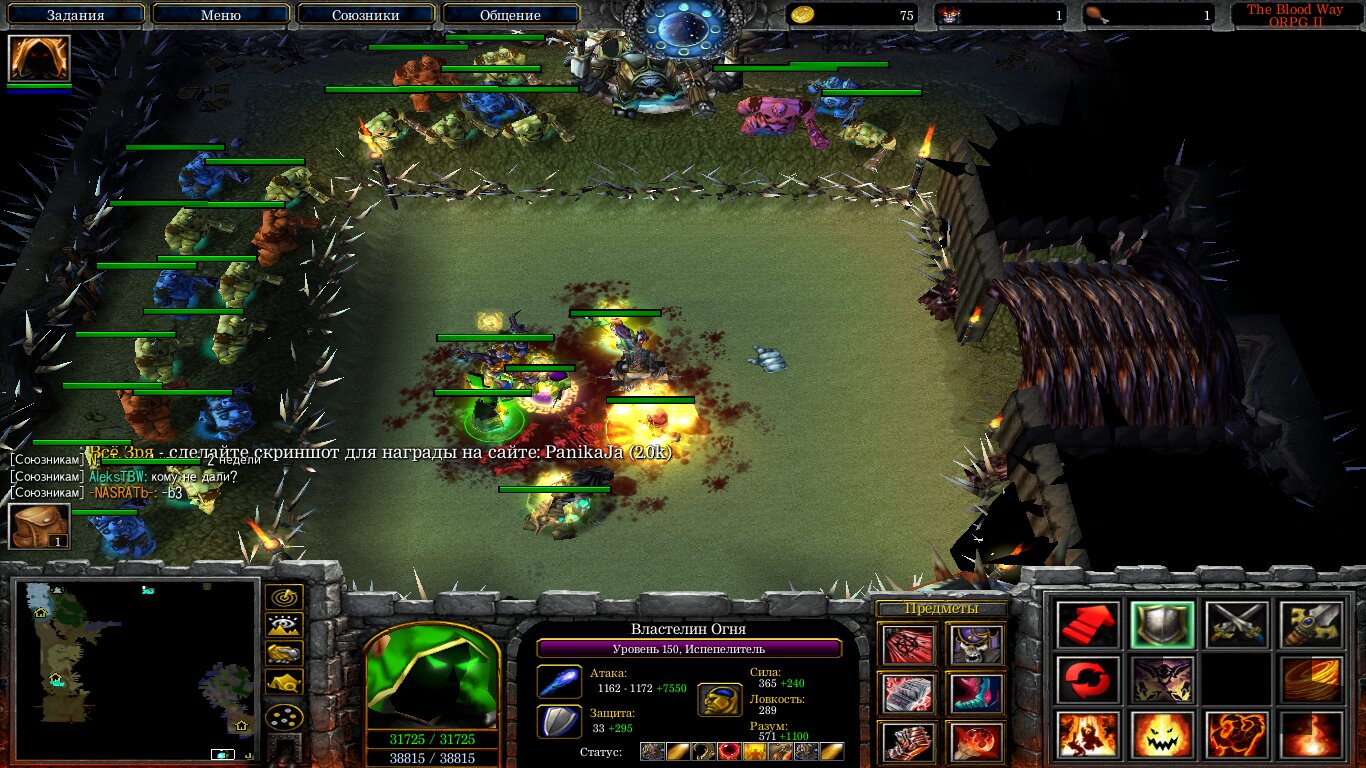Cast the grinning fire face ability
This screenshot has height=768, width=1366.
click(x=1162, y=735)
